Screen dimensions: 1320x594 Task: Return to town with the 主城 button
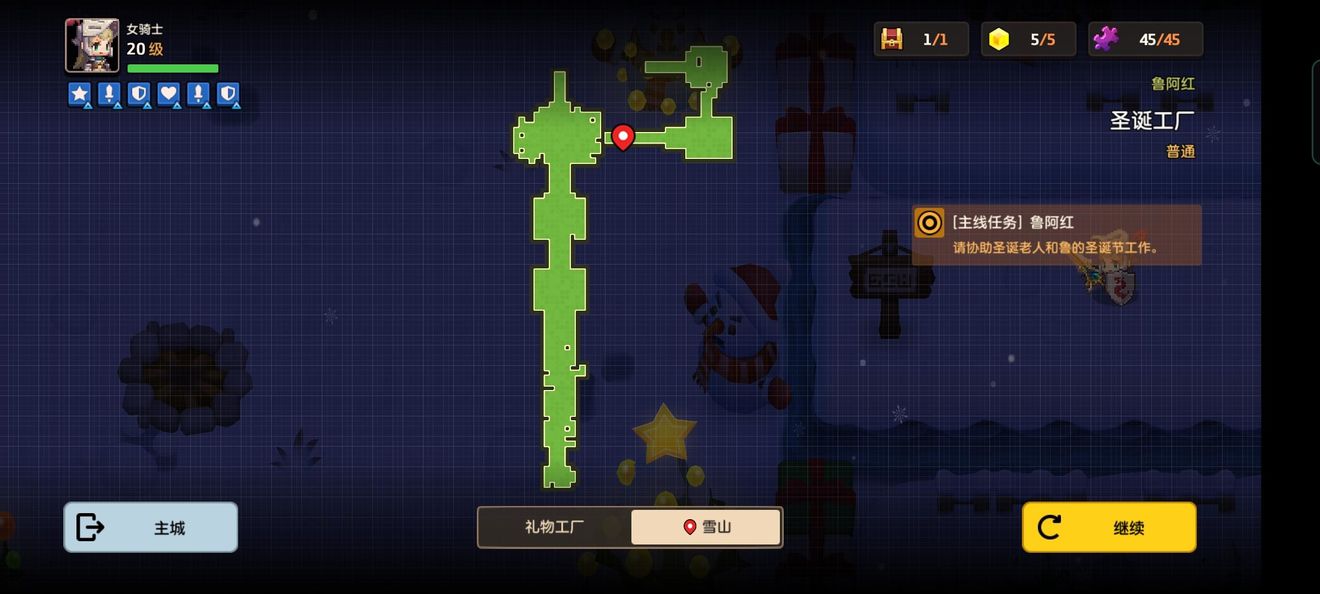[x=151, y=527]
